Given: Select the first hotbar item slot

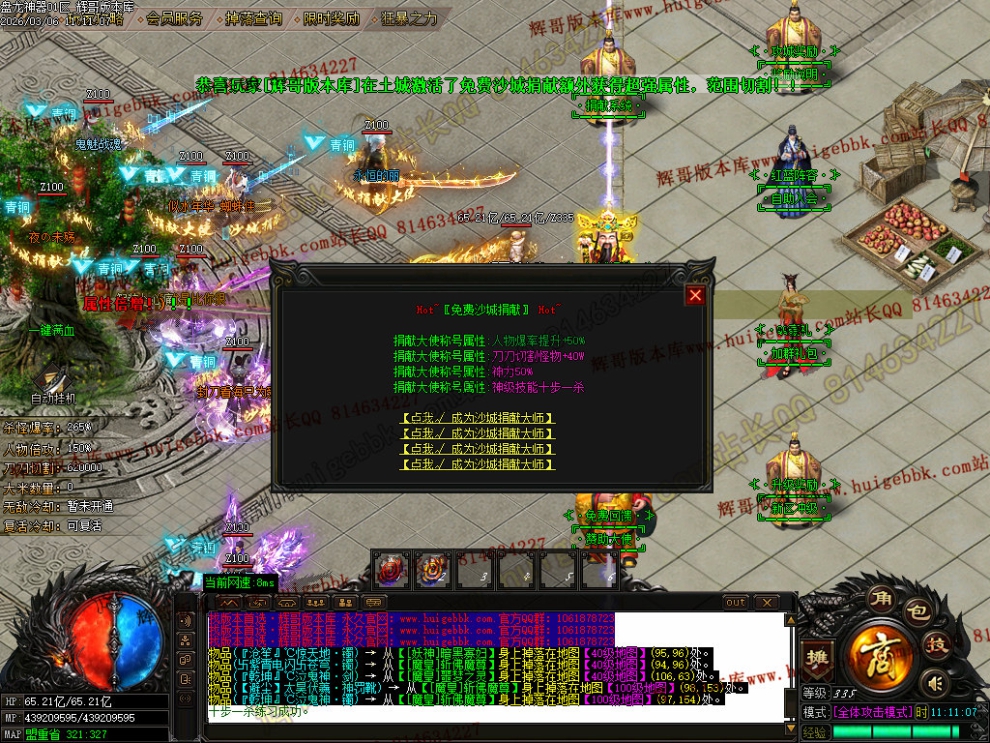Looking at the screenshot, I should point(390,570).
